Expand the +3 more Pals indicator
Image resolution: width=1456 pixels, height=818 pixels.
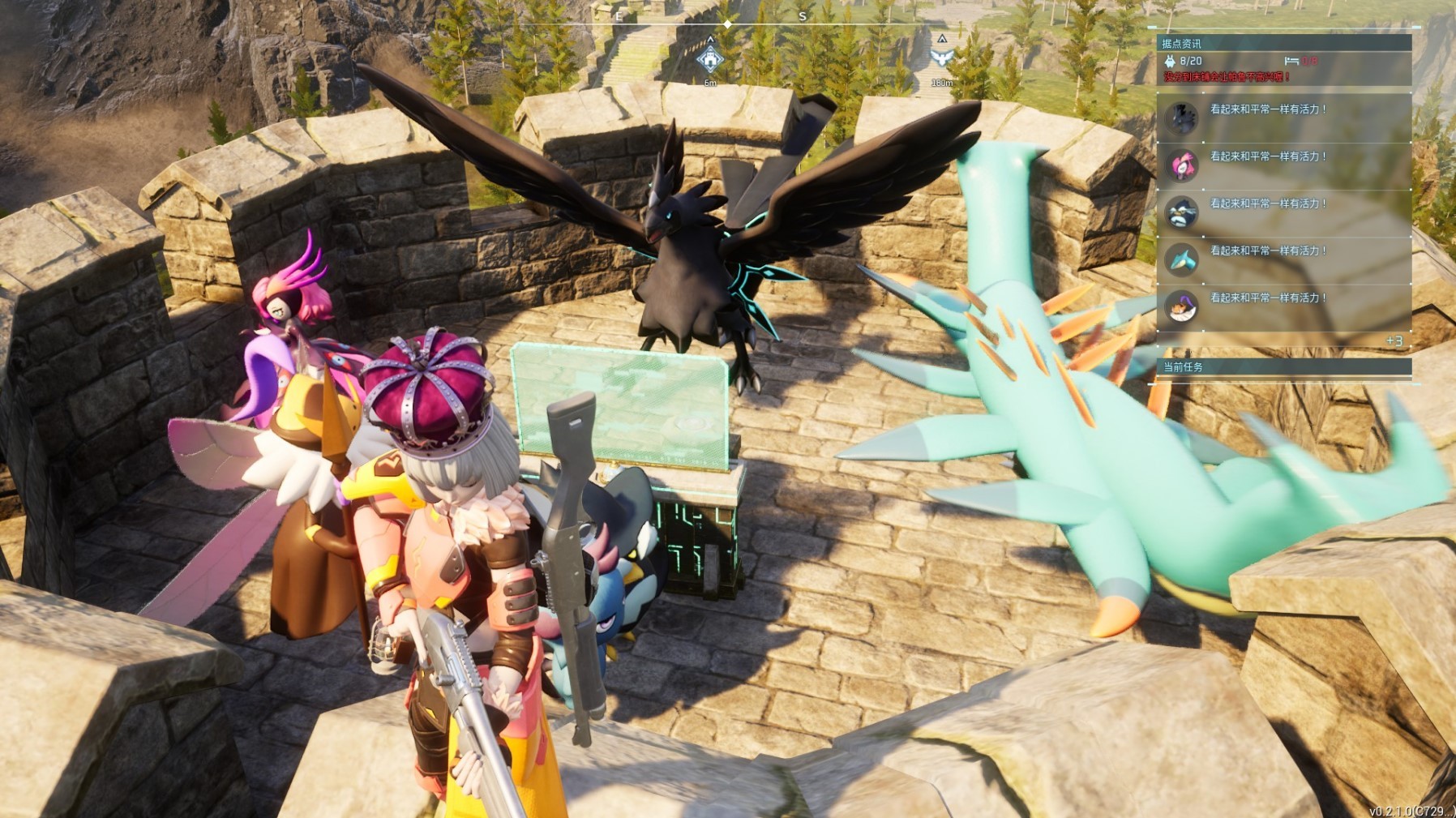(x=1394, y=341)
